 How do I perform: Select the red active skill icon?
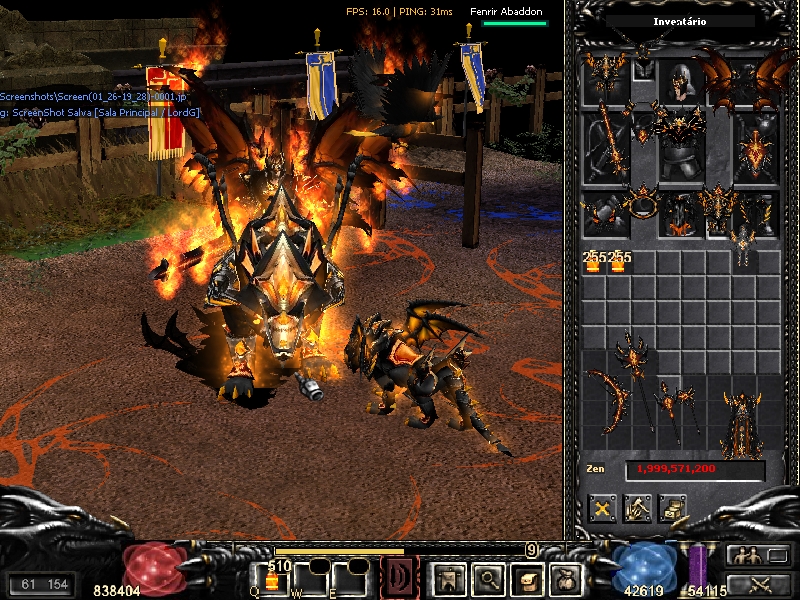[x=399, y=577]
